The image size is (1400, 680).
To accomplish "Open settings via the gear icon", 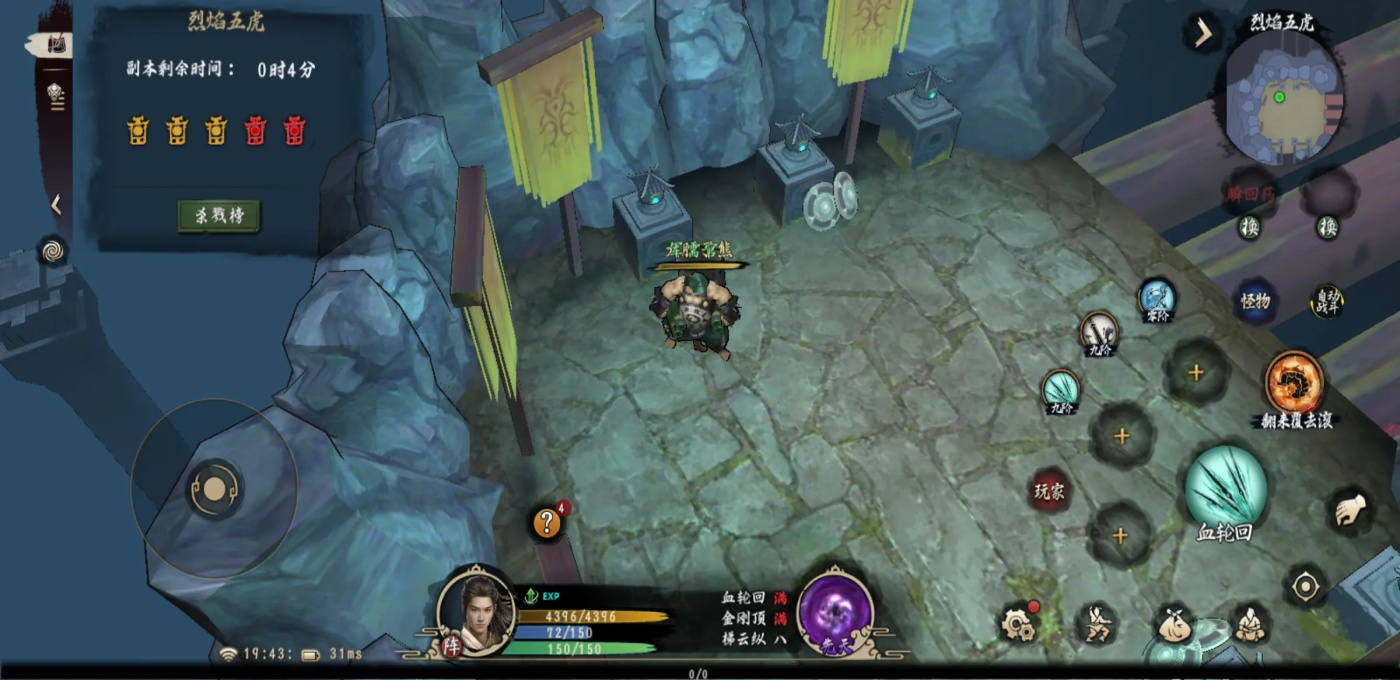I will [x=1018, y=623].
